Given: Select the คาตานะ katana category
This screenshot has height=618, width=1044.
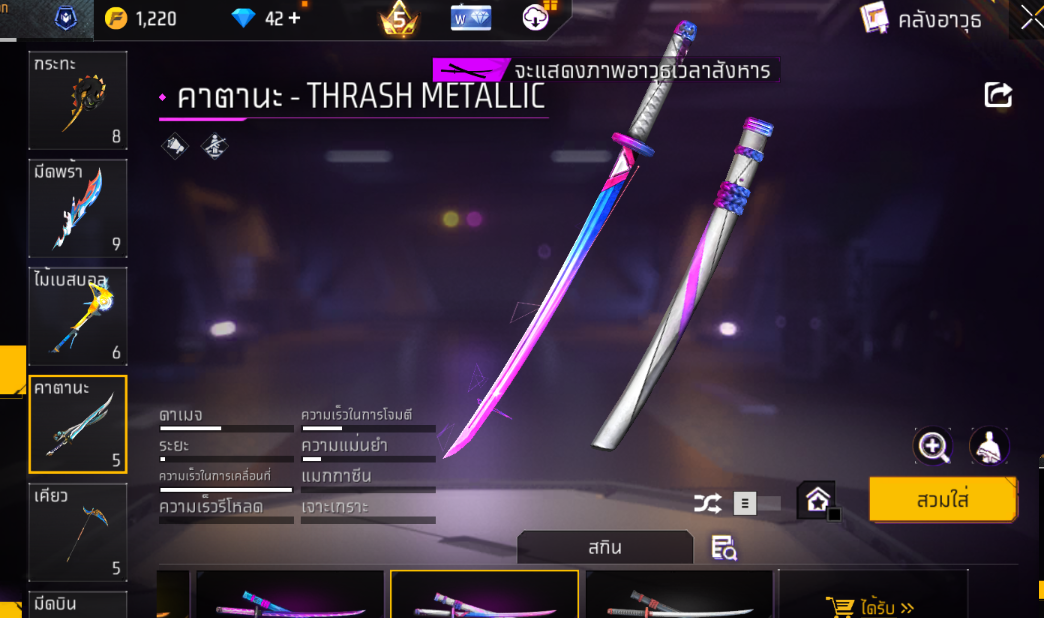Looking at the screenshot, I should pyautogui.click(x=78, y=424).
